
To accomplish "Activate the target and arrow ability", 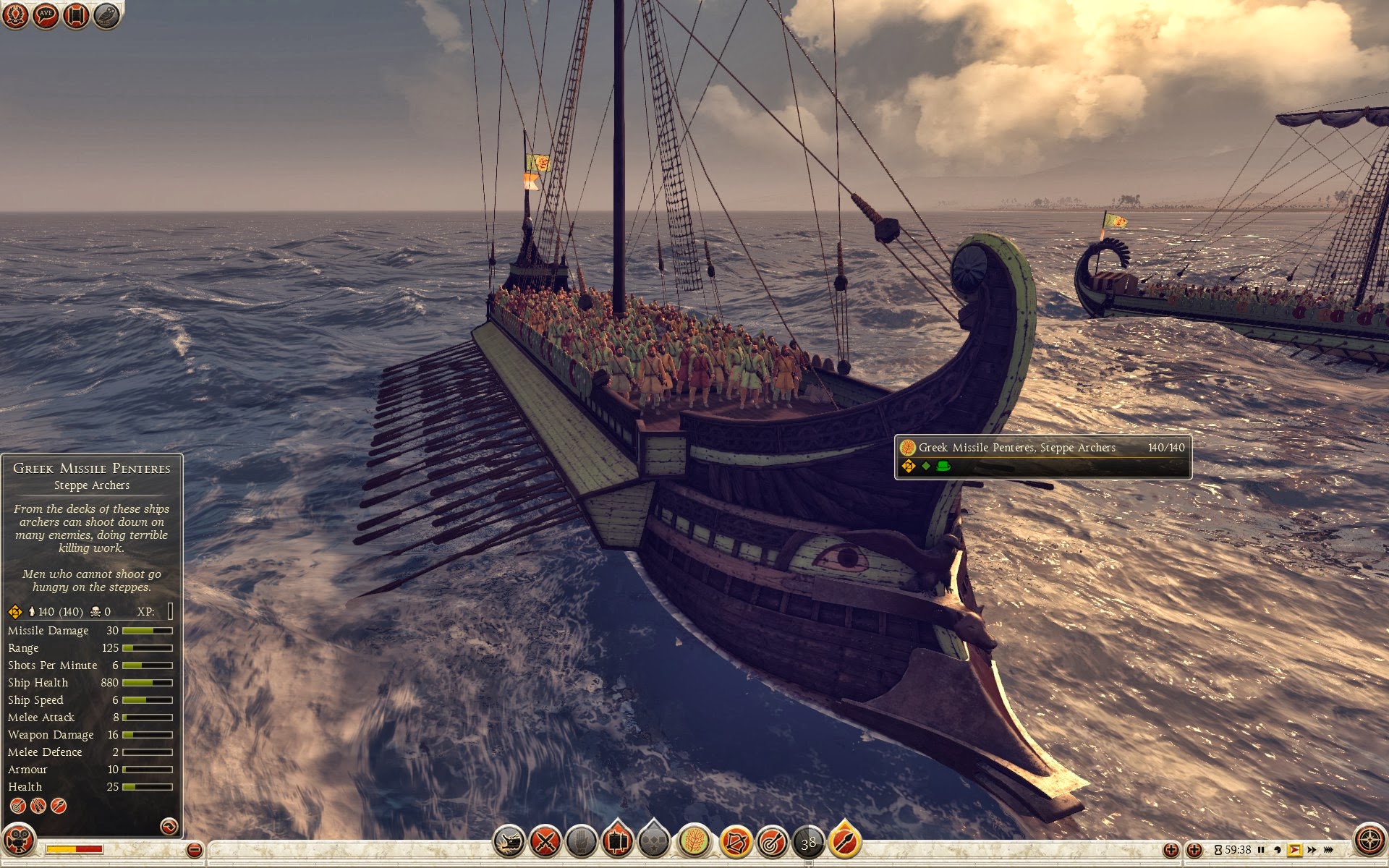I will 772,842.
